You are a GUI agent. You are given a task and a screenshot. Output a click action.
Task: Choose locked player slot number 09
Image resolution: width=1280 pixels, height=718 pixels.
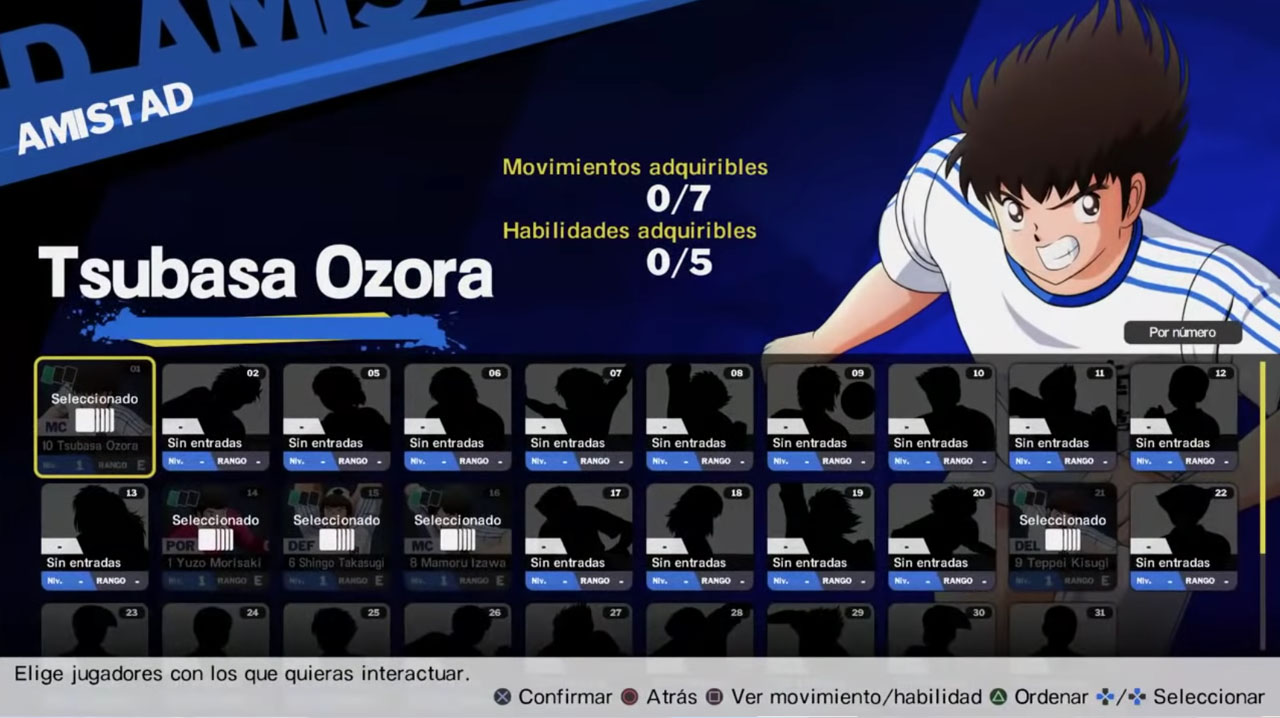coord(821,417)
